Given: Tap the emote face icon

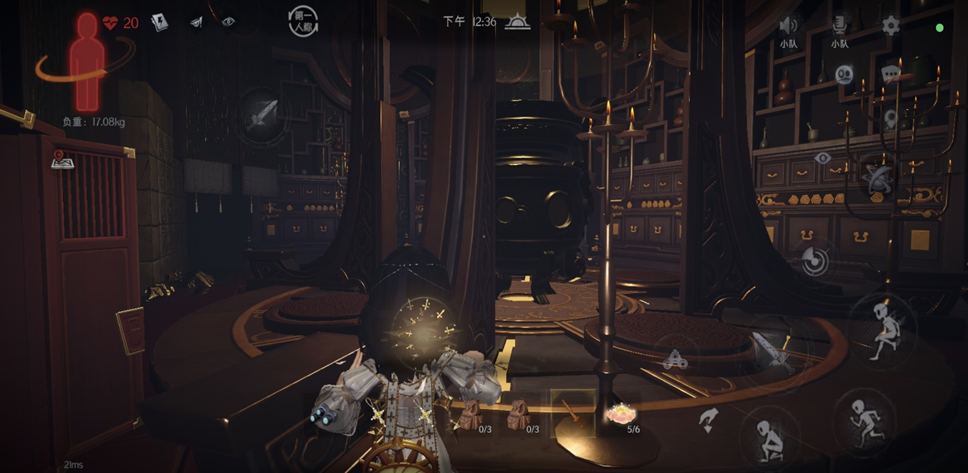Looking at the screenshot, I should point(844,73).
